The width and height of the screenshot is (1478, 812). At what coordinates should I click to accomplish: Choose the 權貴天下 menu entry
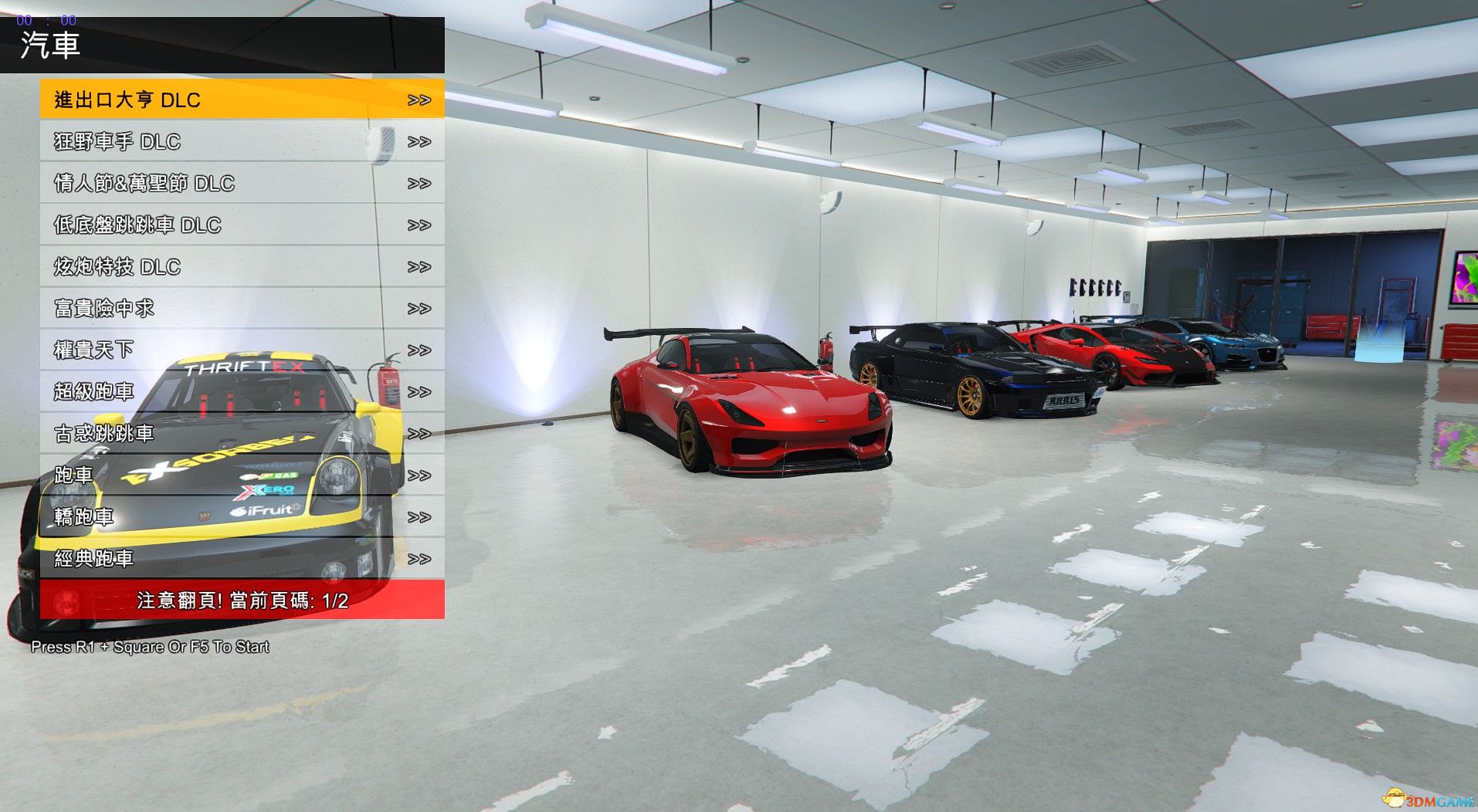[x=242, y=350]
